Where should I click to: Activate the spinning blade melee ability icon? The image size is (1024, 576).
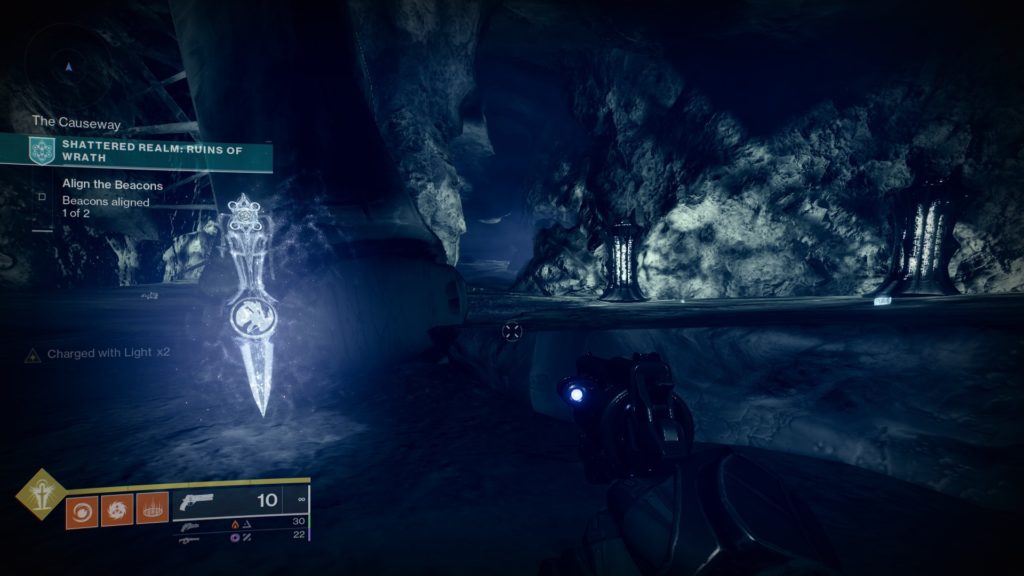117,511
